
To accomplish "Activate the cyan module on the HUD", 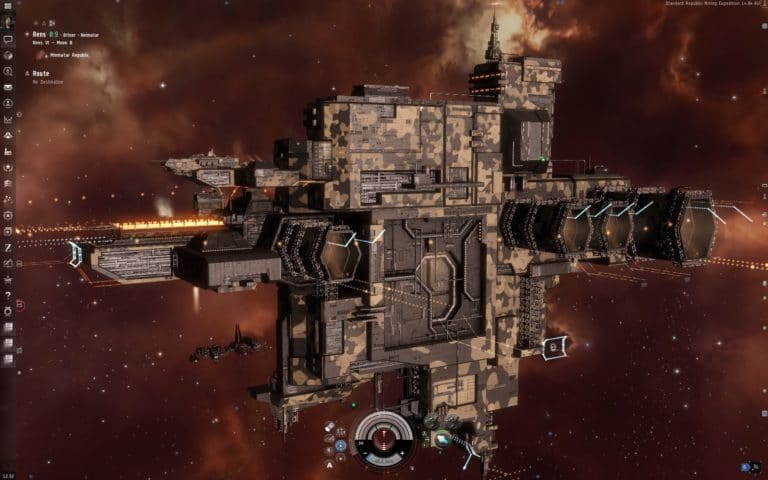I will click(x=442, y=438).
